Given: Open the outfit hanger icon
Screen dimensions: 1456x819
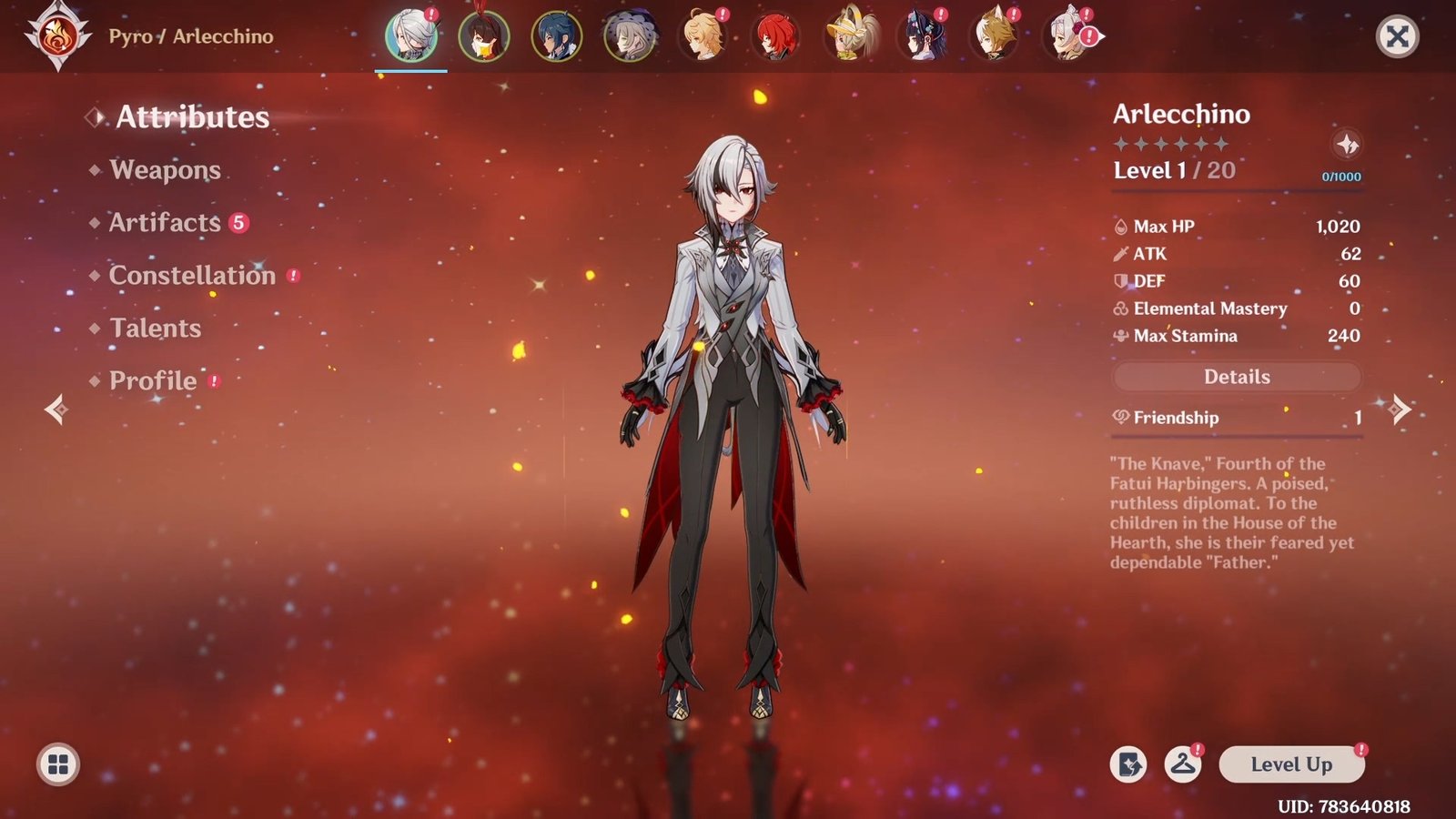Looking at the screenshot, I should click(x=1183, y=764).
